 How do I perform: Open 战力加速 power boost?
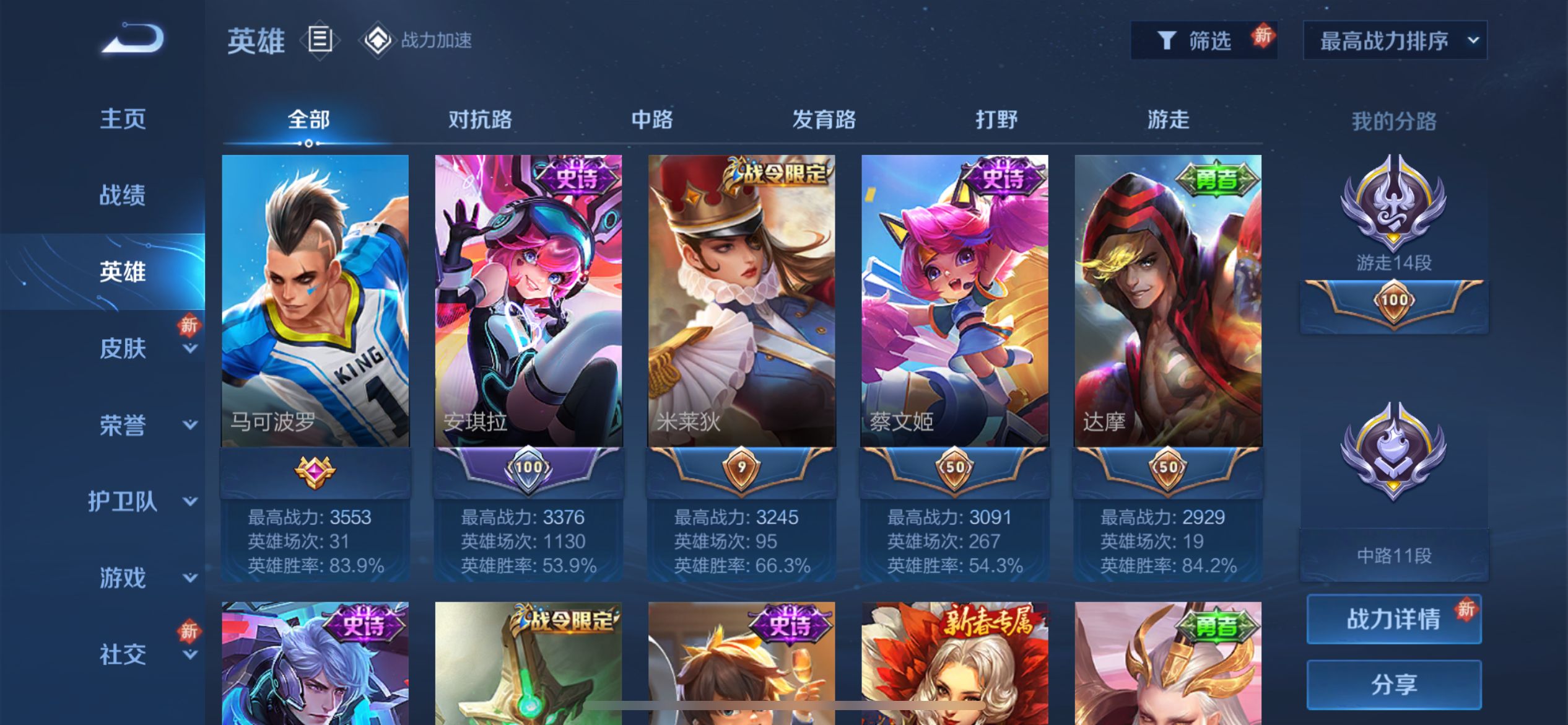(x=418, y=41)
